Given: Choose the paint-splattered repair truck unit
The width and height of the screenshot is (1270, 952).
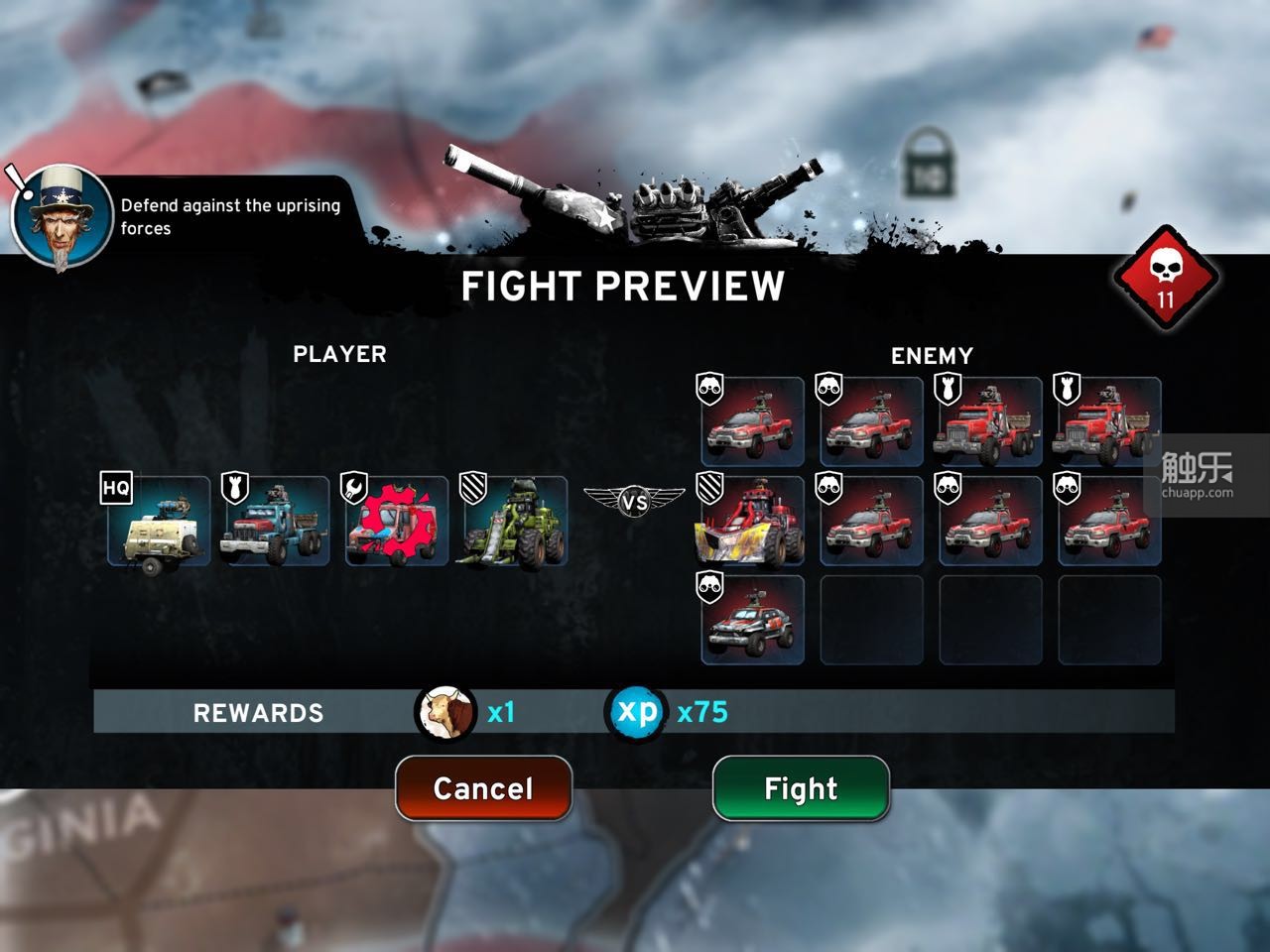Looking at the screenshot, I should [396, 522].
